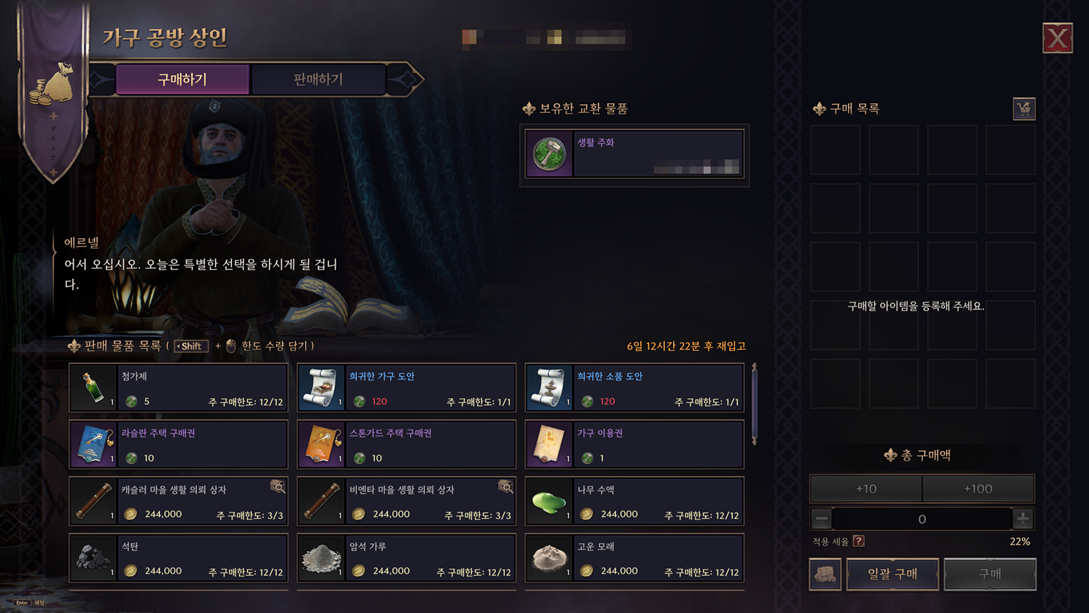Viewport: 1089px width, 613px height.
Task: Add 10 with the +10 button
Action: tap(866, 489)
